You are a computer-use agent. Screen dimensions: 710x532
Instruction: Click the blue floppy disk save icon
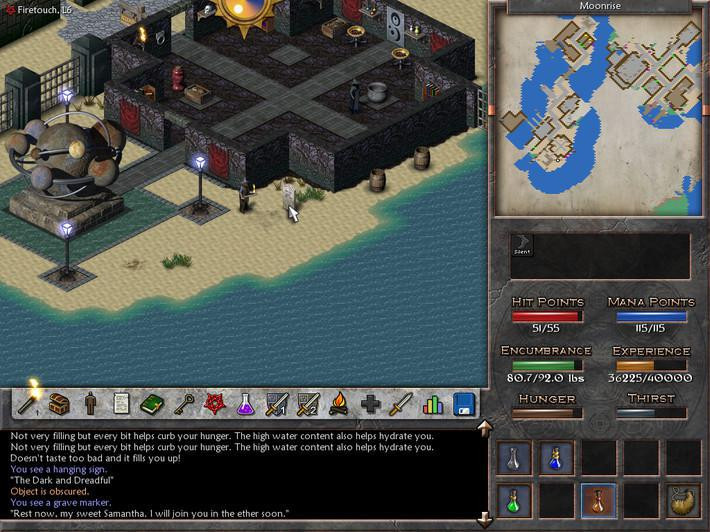[463, 404]
